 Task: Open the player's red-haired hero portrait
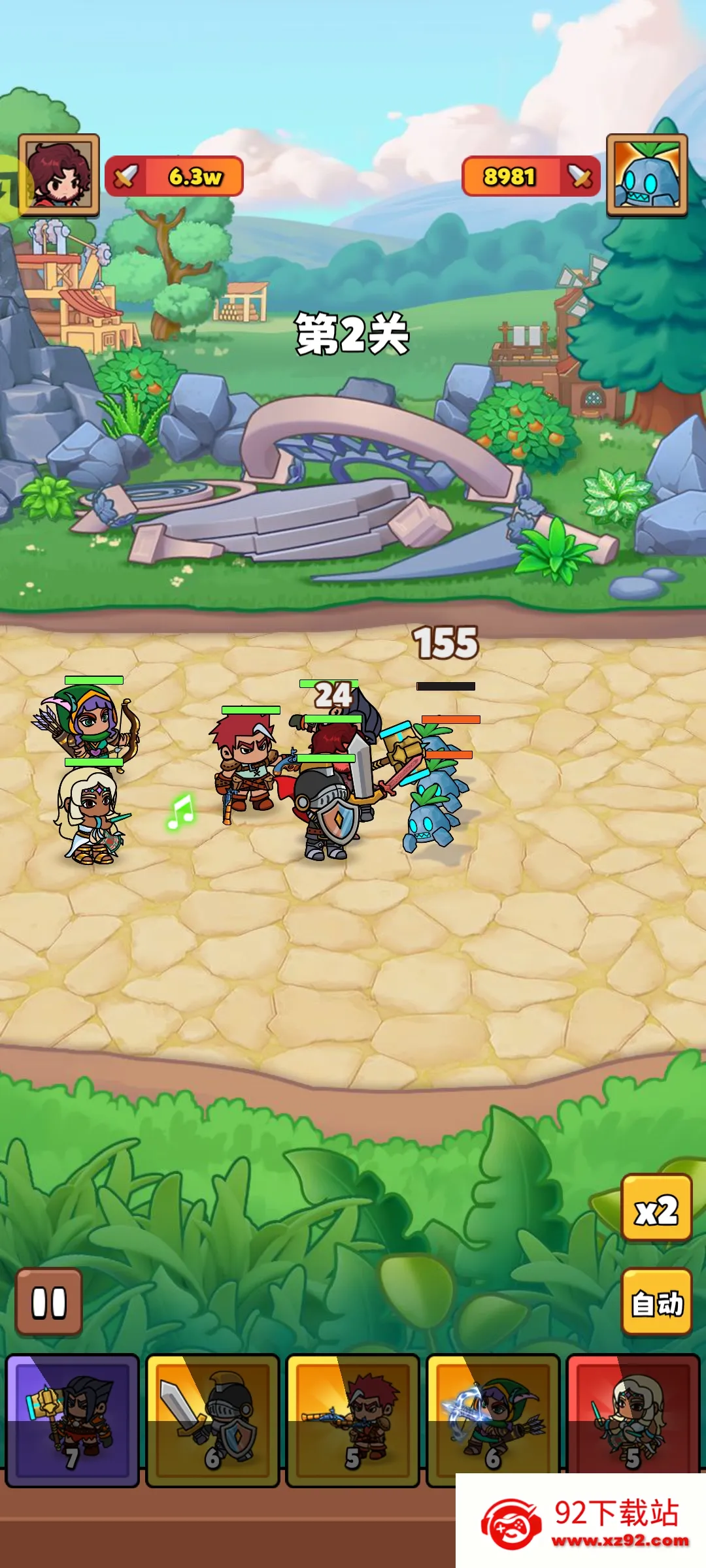coord(59,175)
